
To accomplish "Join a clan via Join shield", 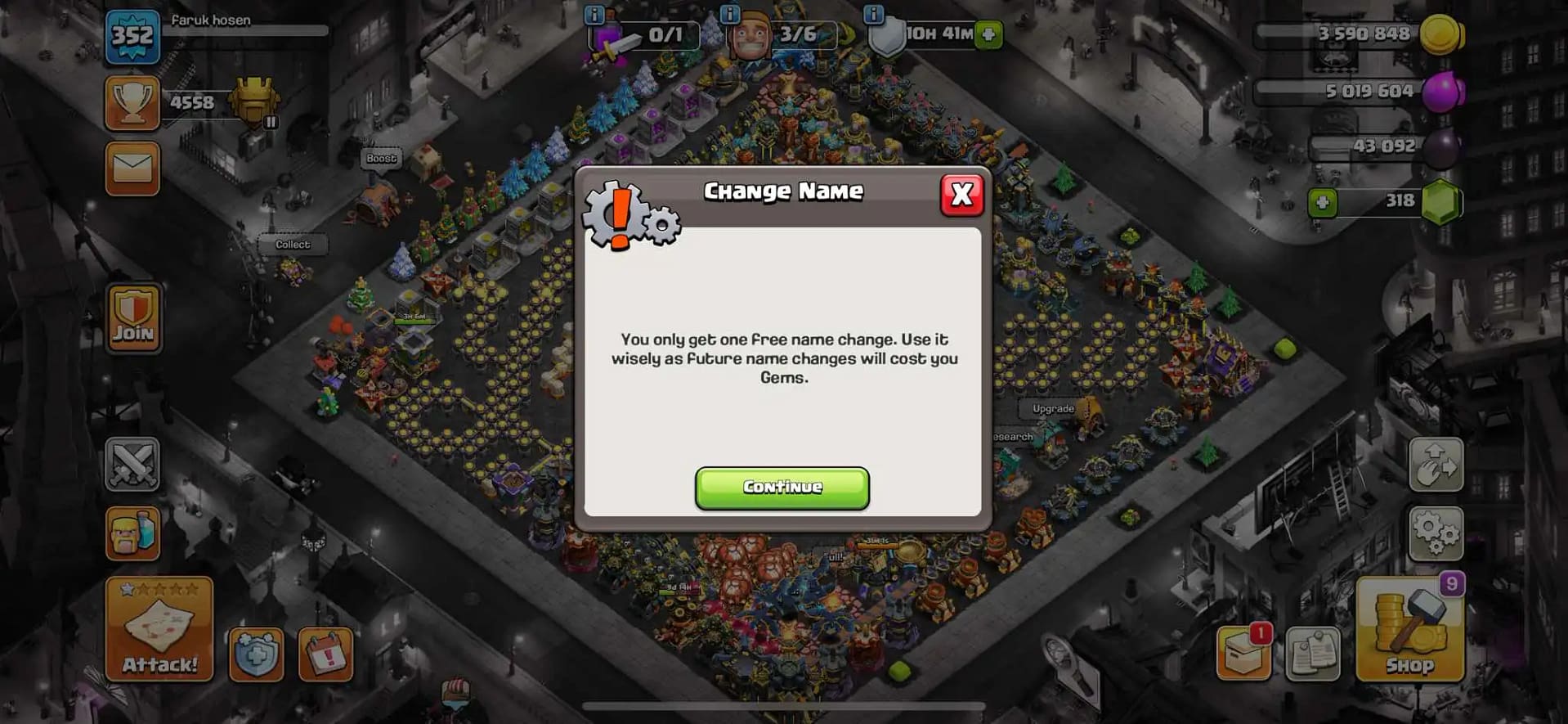I will 133,318.
